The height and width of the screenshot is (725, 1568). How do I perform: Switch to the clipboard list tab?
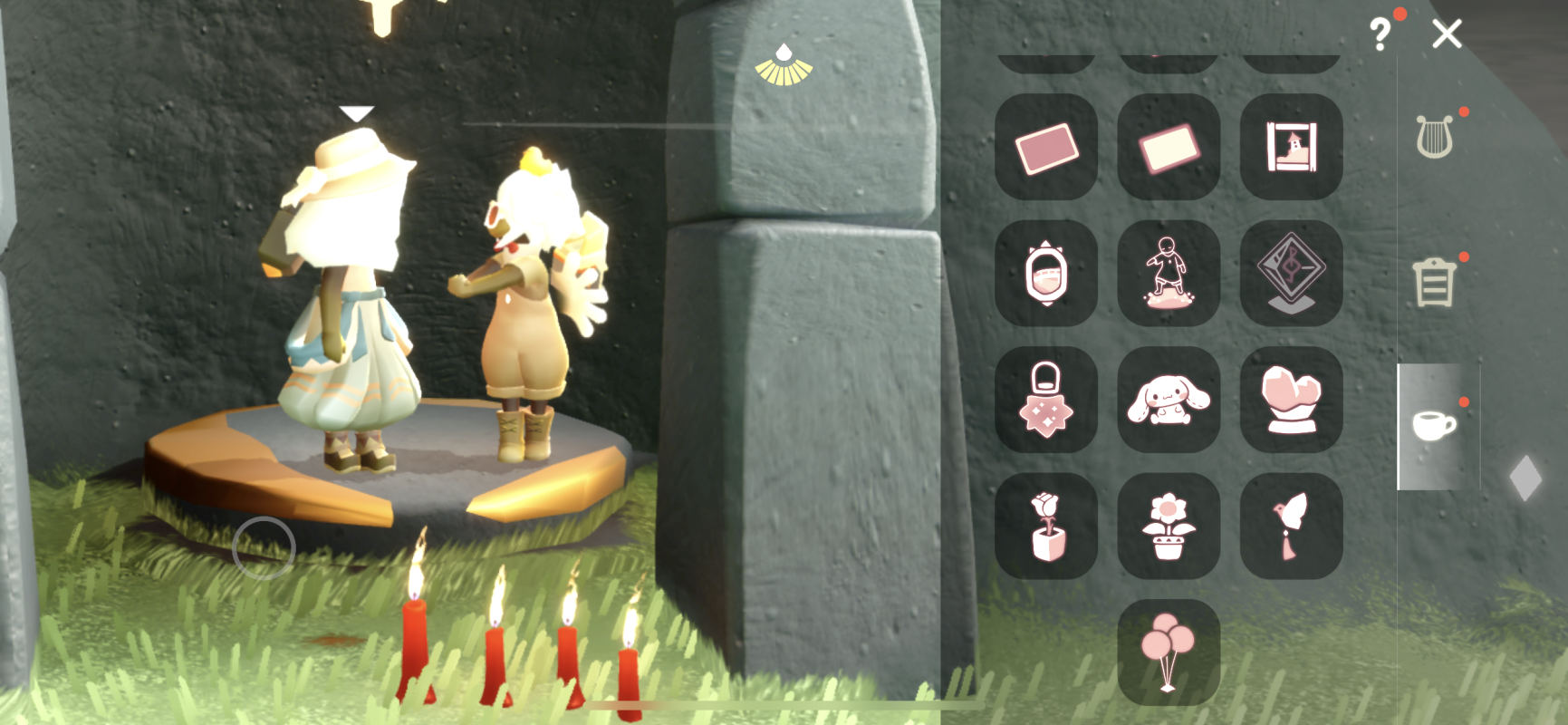1434,282
